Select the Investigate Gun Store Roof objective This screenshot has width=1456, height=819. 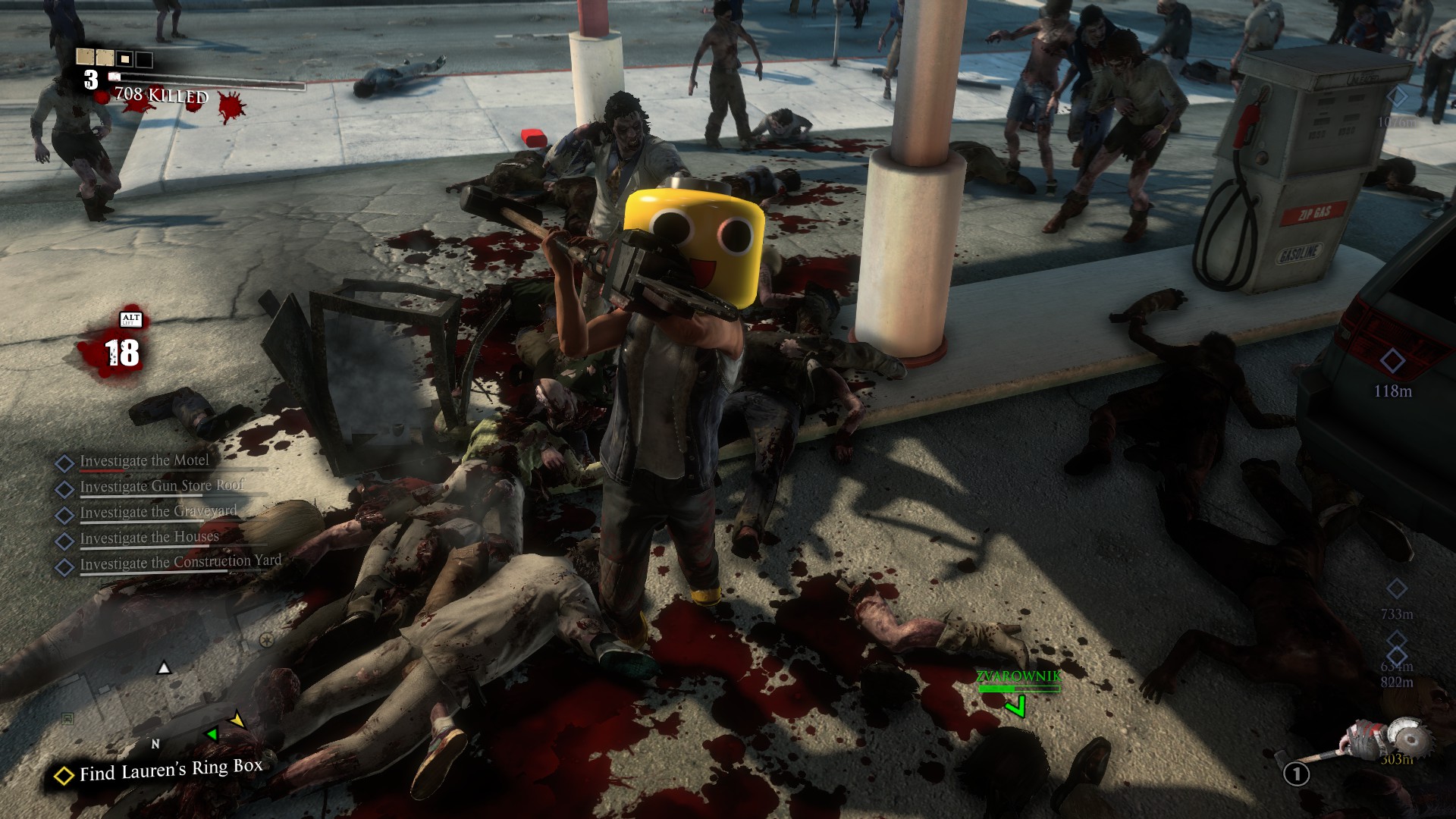162,486
